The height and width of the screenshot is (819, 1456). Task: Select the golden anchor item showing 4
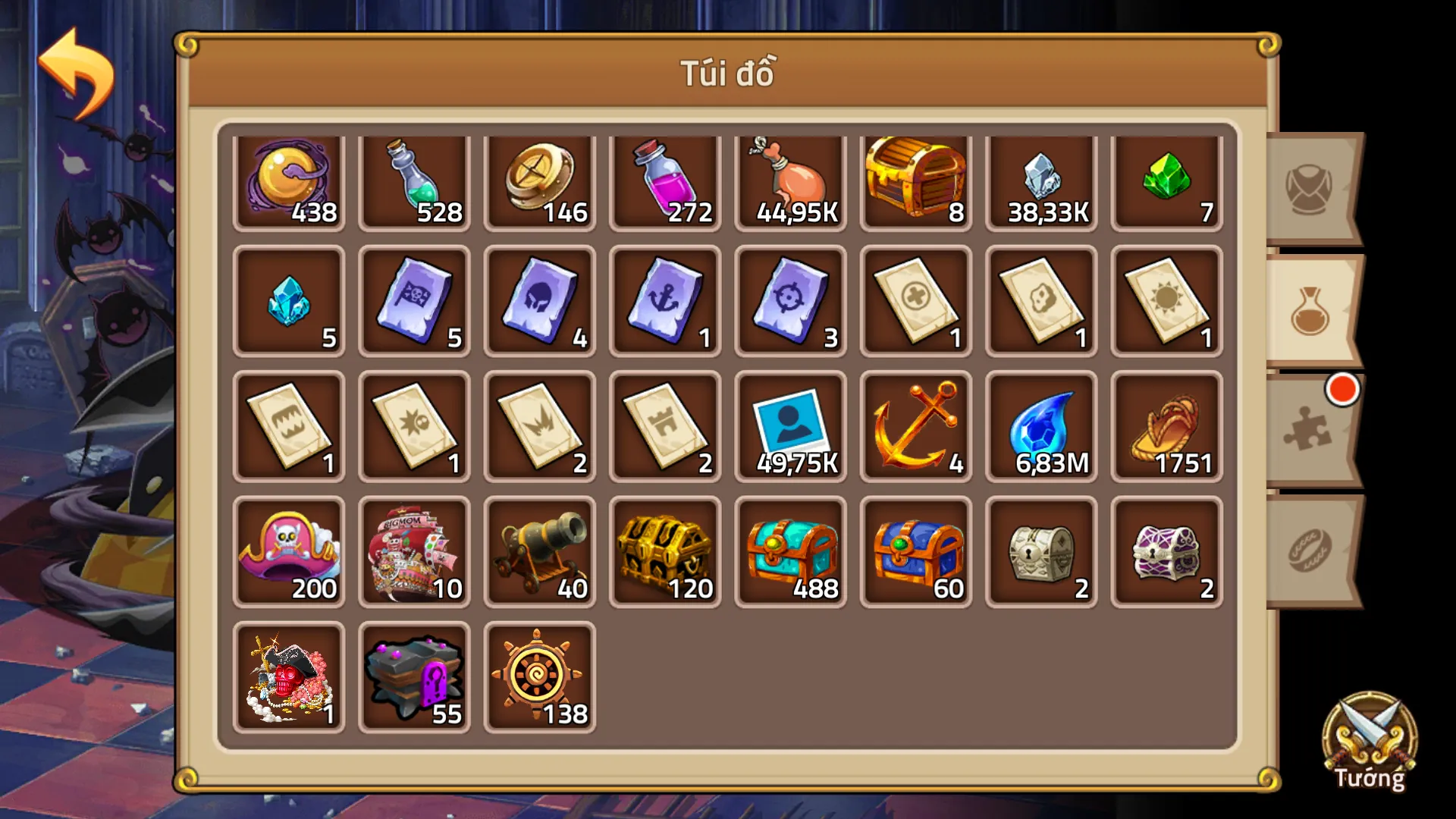(x=915, y=427)
